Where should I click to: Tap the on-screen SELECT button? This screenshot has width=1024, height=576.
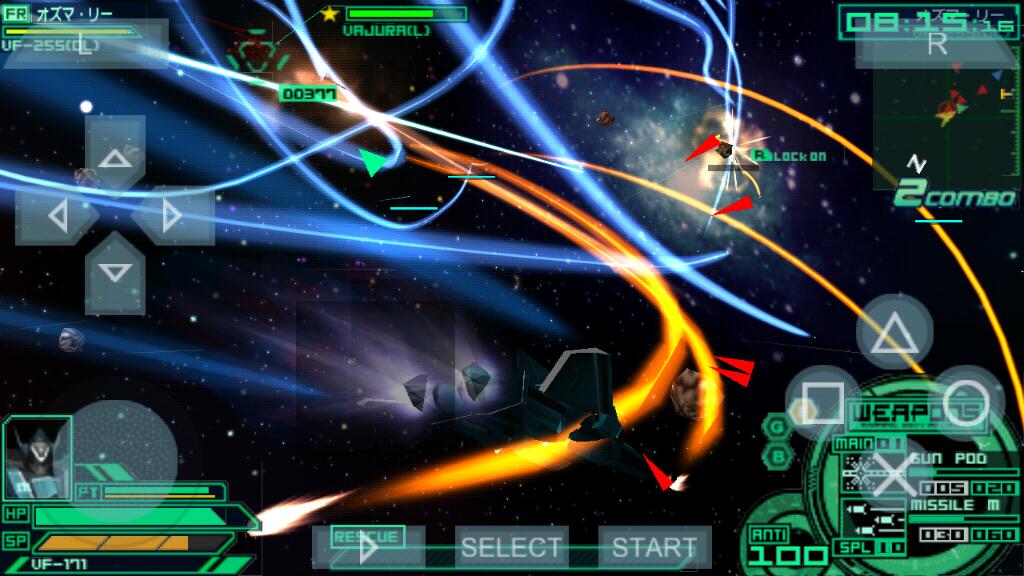point(511,547)
